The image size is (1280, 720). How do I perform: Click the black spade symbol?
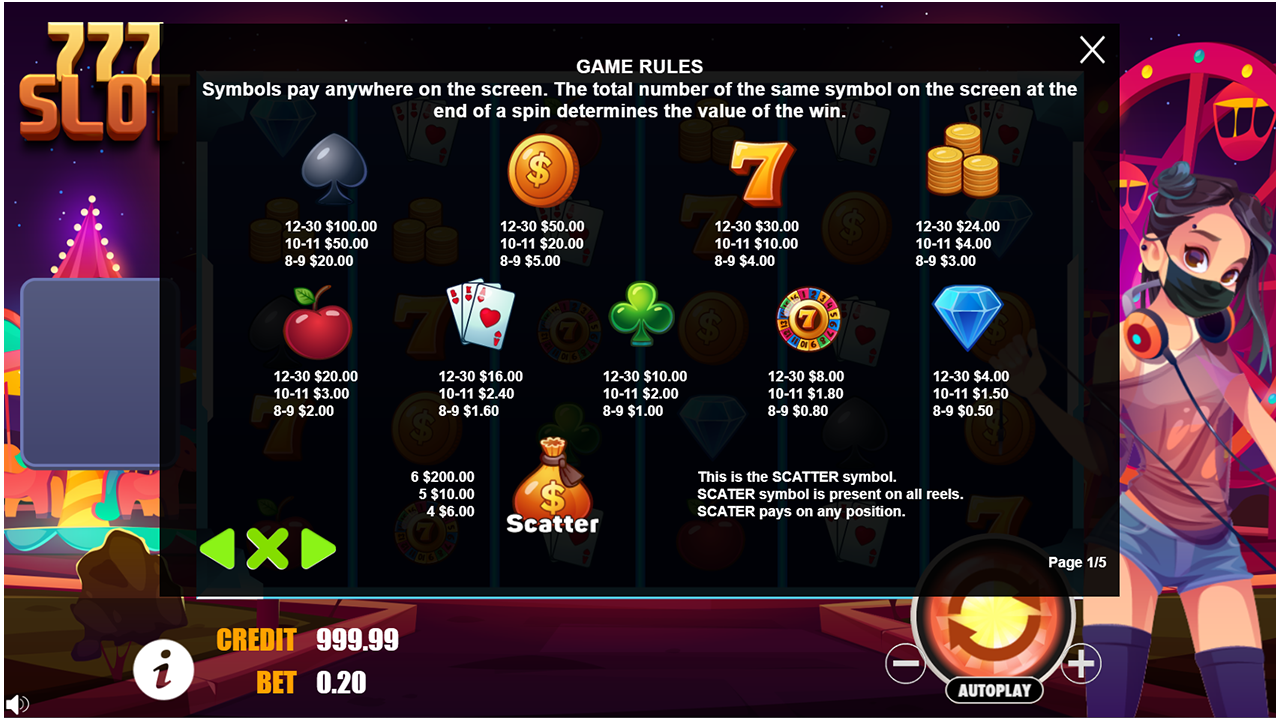[333, 170]
